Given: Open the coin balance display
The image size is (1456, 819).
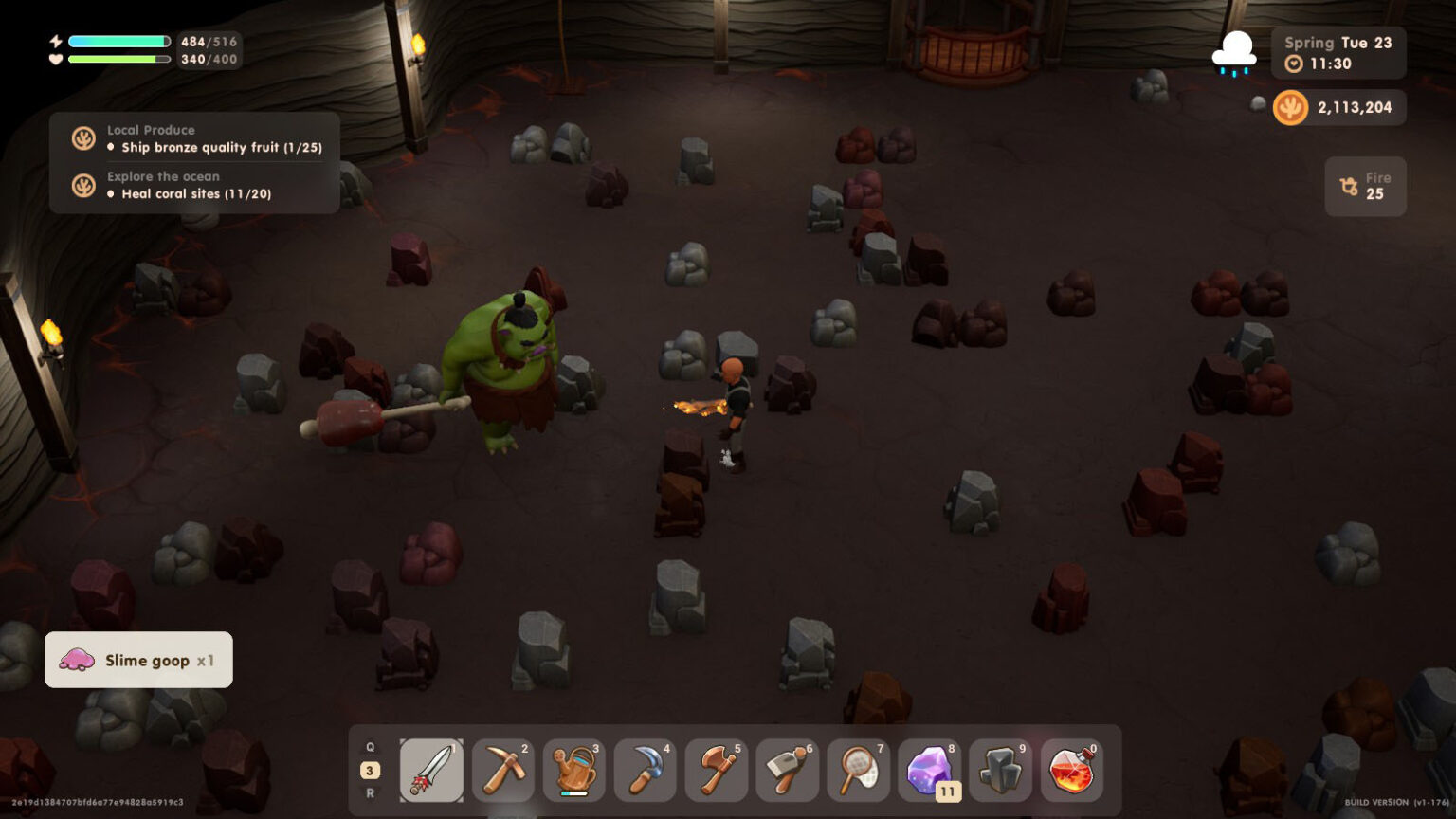Looking at the screenshot, I should [1338, 108].
